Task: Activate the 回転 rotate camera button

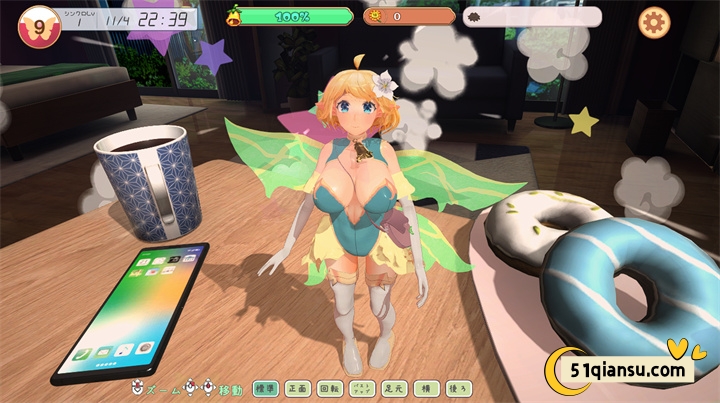Action: point(329,387)
